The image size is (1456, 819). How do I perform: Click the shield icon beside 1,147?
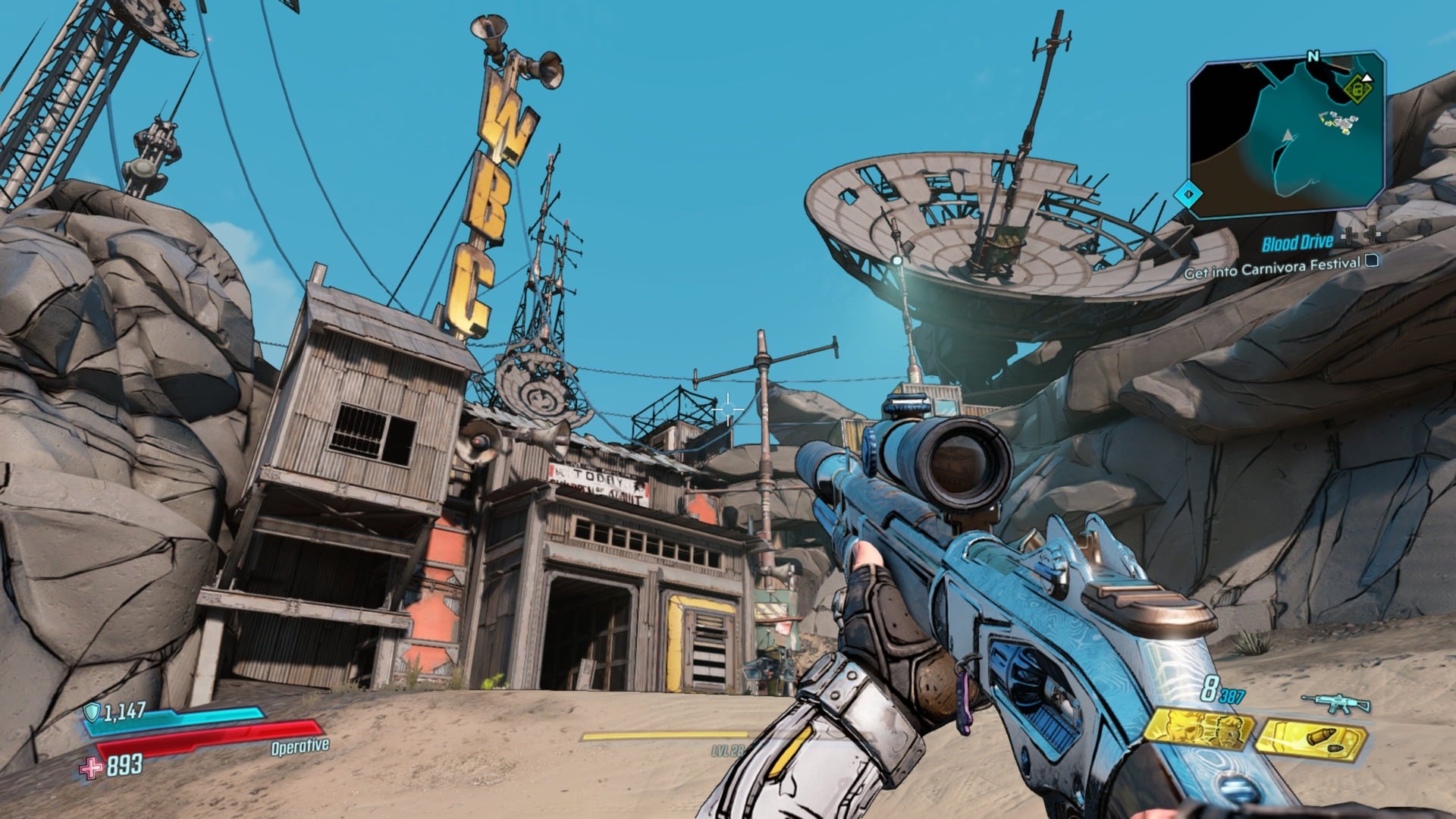pyautogui.click(x=92, y=711)
